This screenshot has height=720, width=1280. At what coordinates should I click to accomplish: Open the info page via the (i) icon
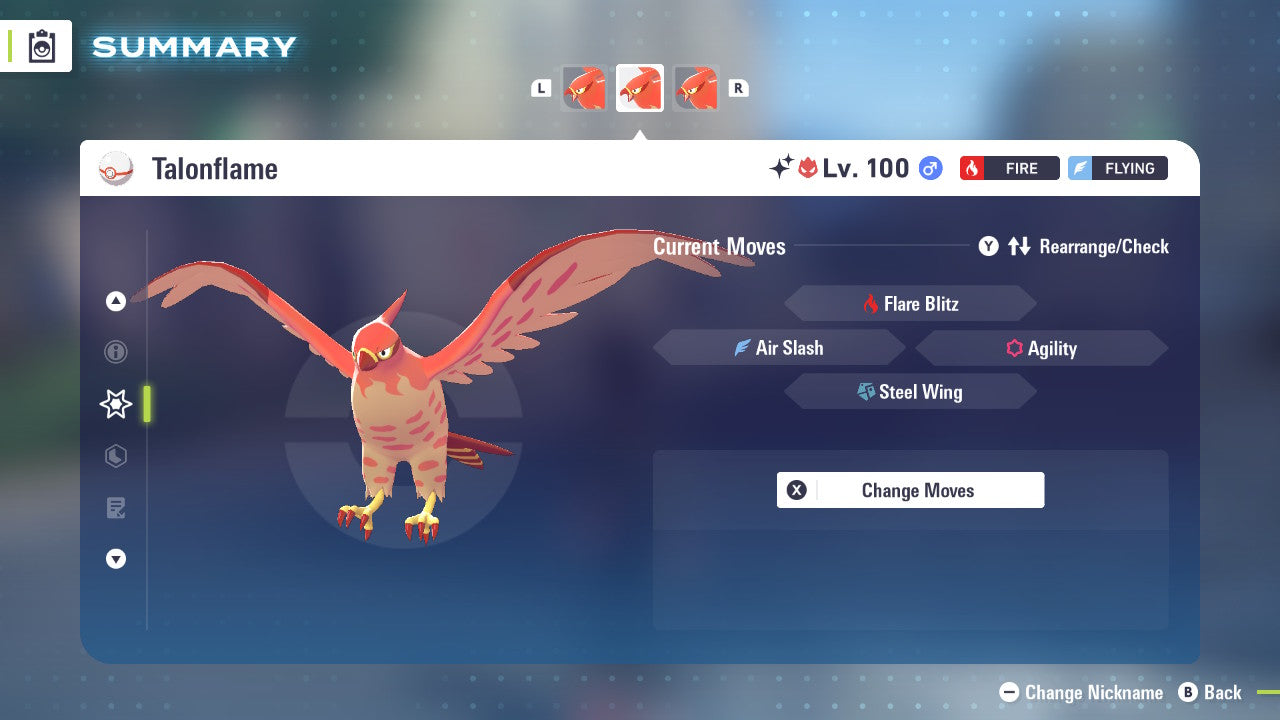coord(116,352)
